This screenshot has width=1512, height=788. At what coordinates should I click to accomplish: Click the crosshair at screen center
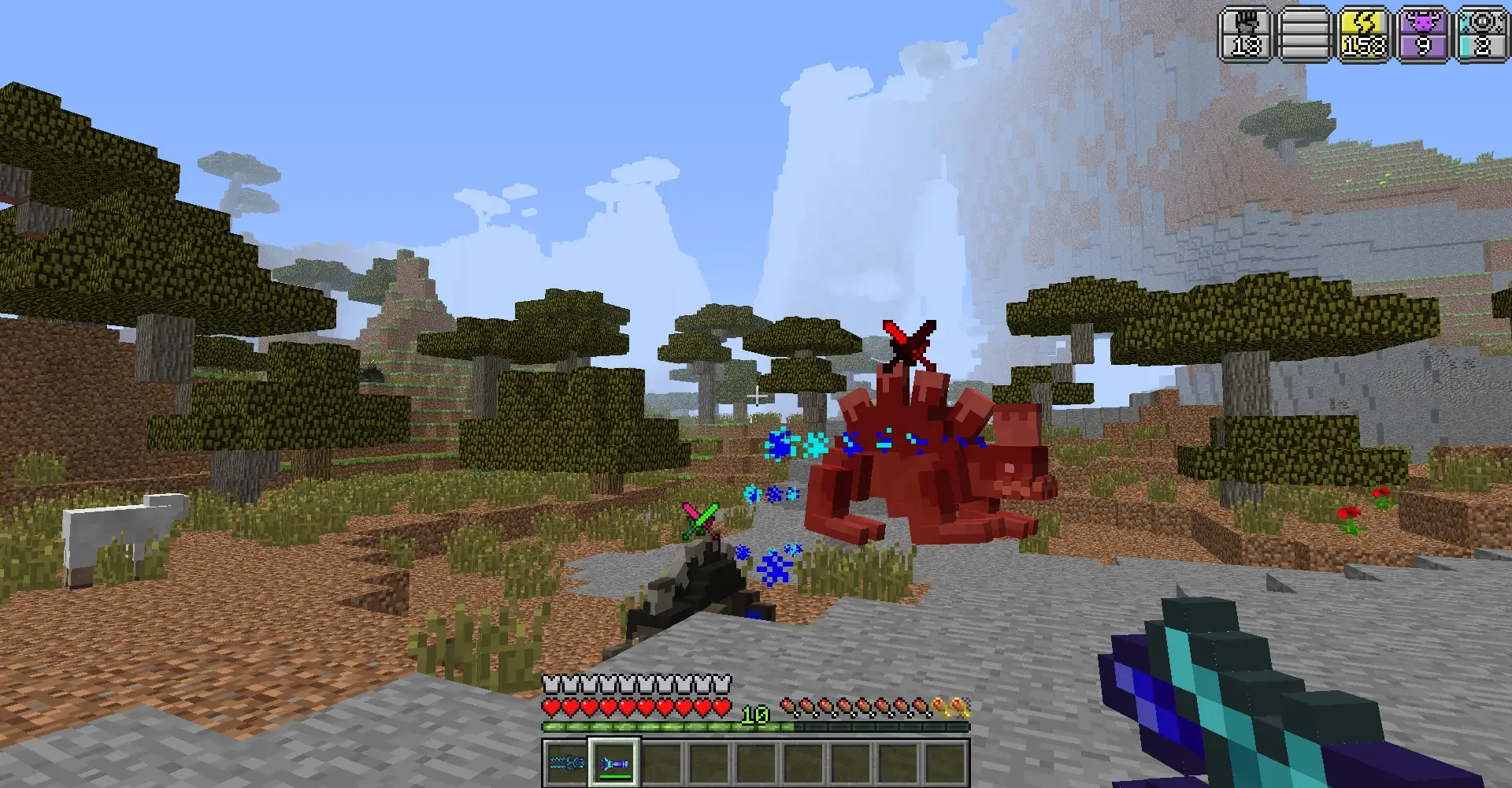tap(756, 394)
